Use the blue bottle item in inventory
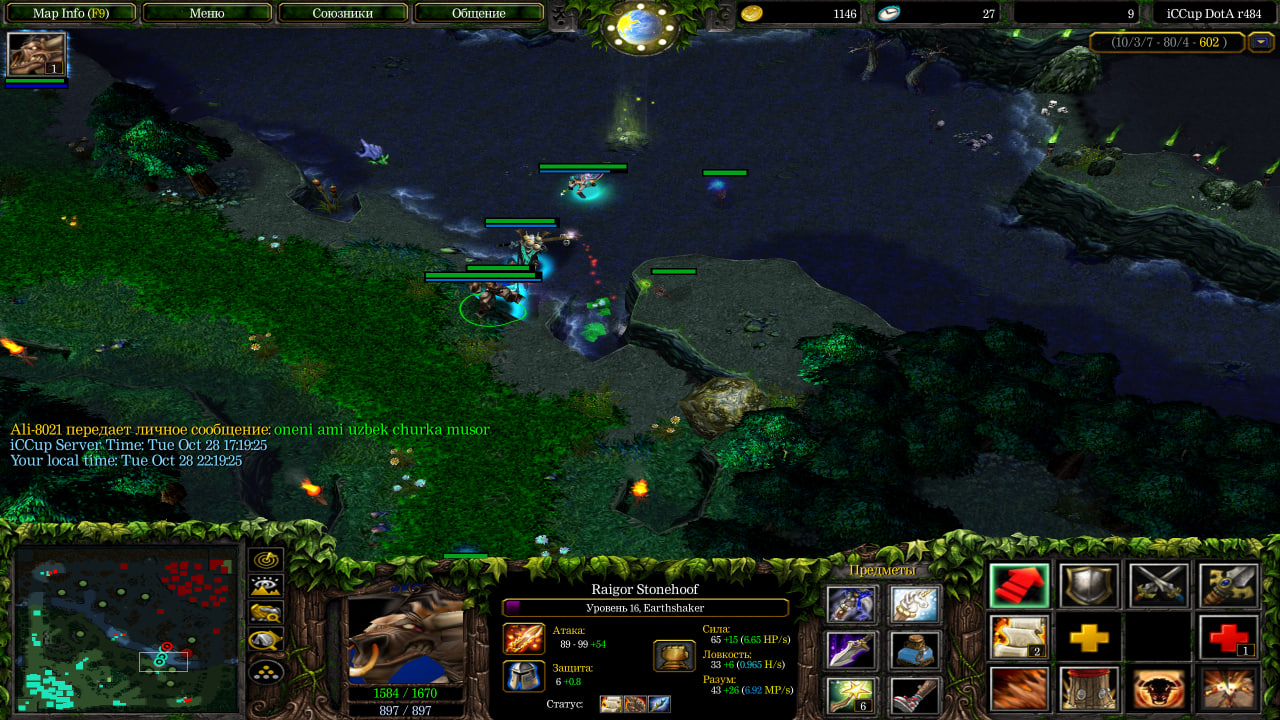The image size is (1280, 720). (x=914, y=650)
